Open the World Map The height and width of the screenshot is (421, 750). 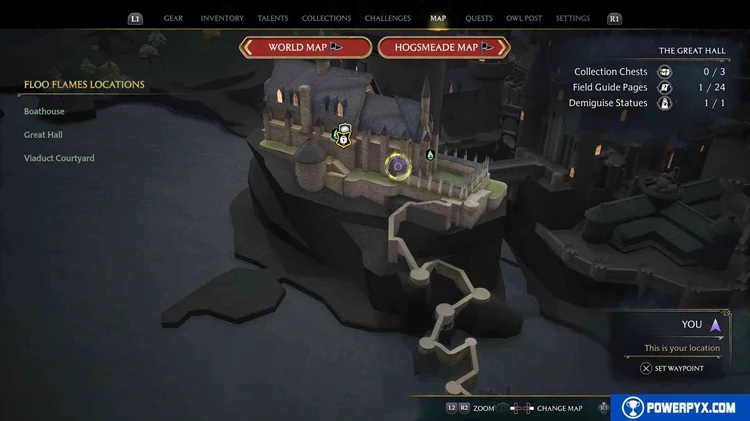tap(305, 47)
